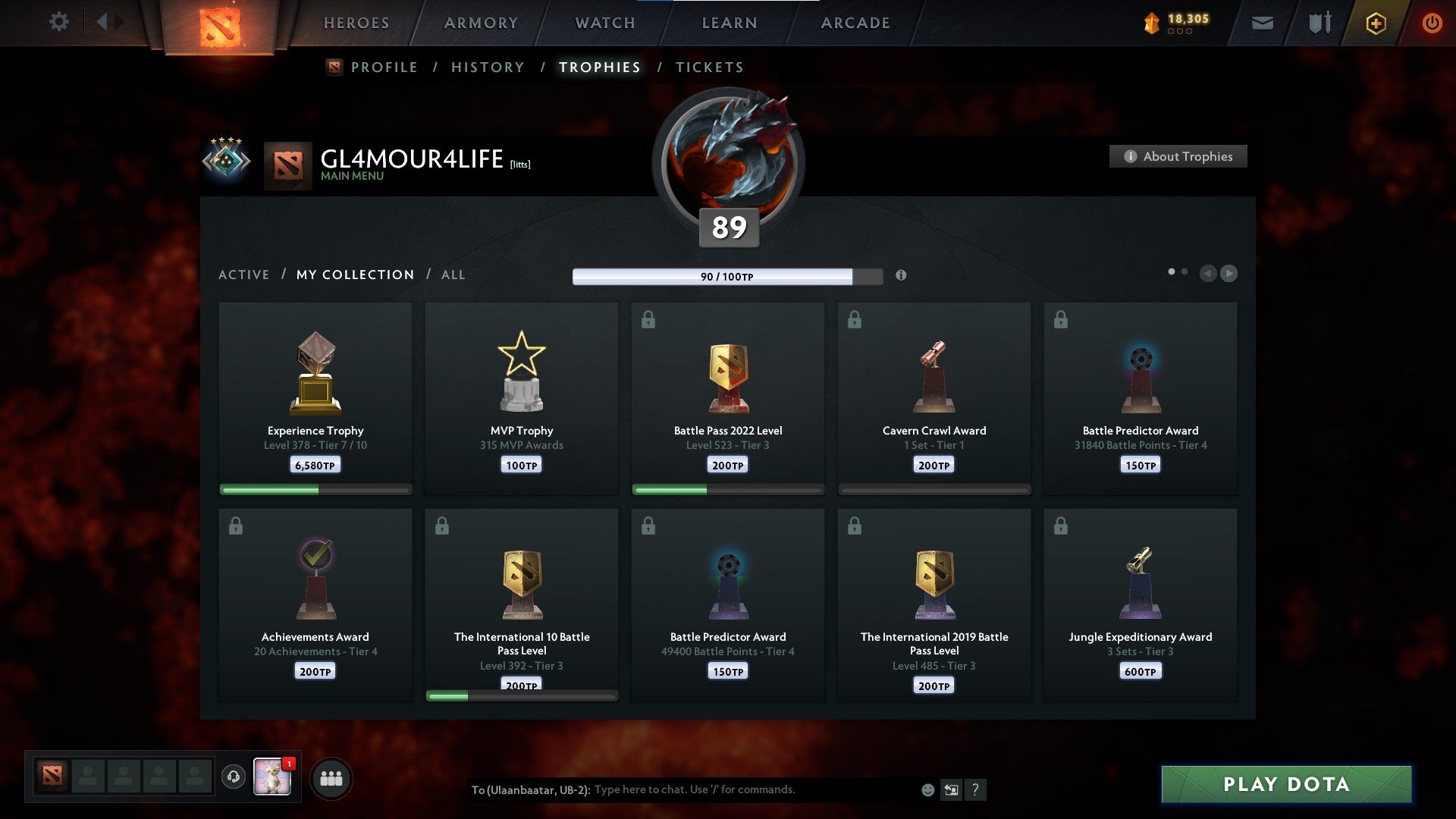
Task: Toggle the voice chat headset icon
Action: pos(234,777)
